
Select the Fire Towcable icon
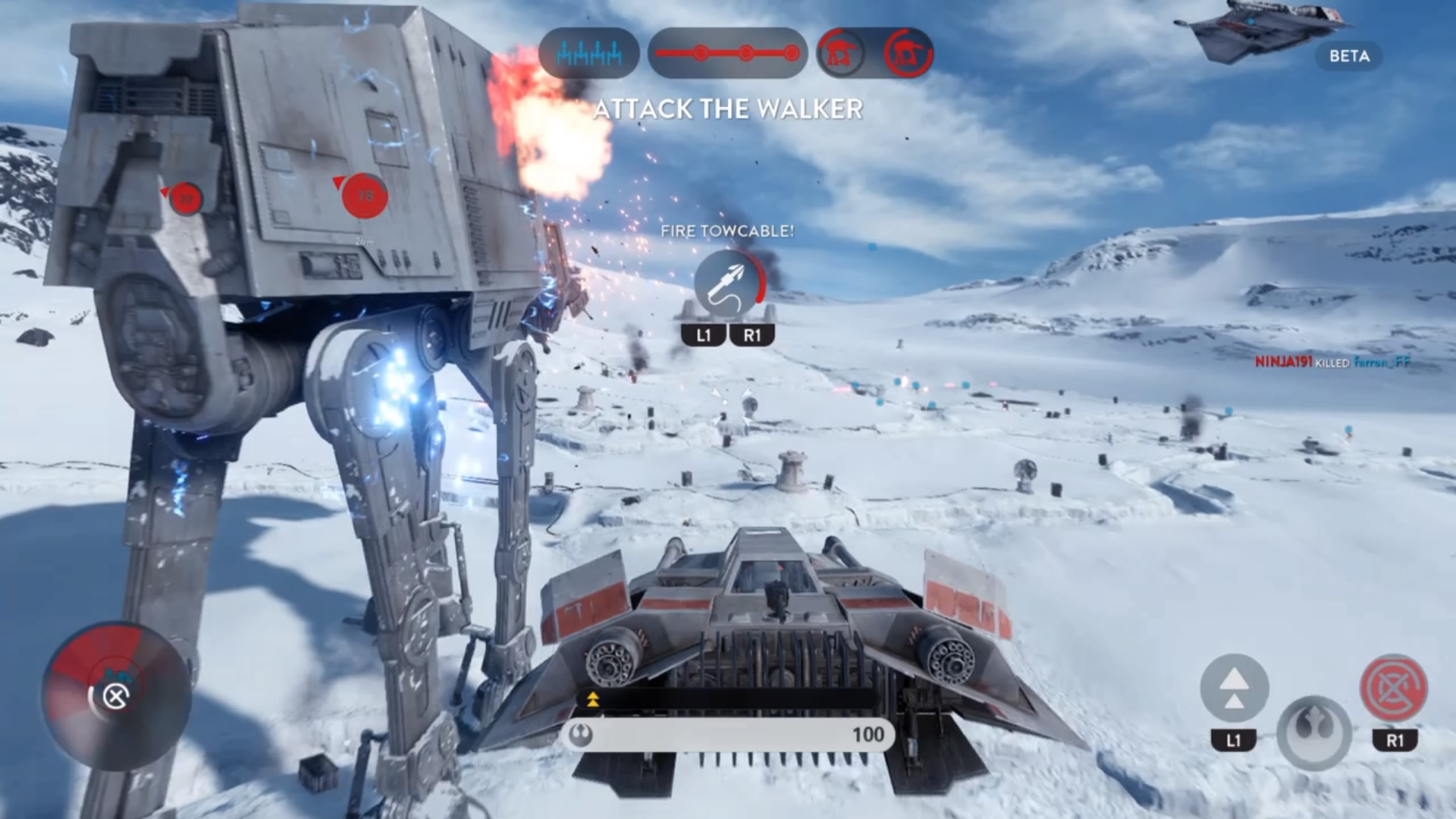(x=728, y=284)
